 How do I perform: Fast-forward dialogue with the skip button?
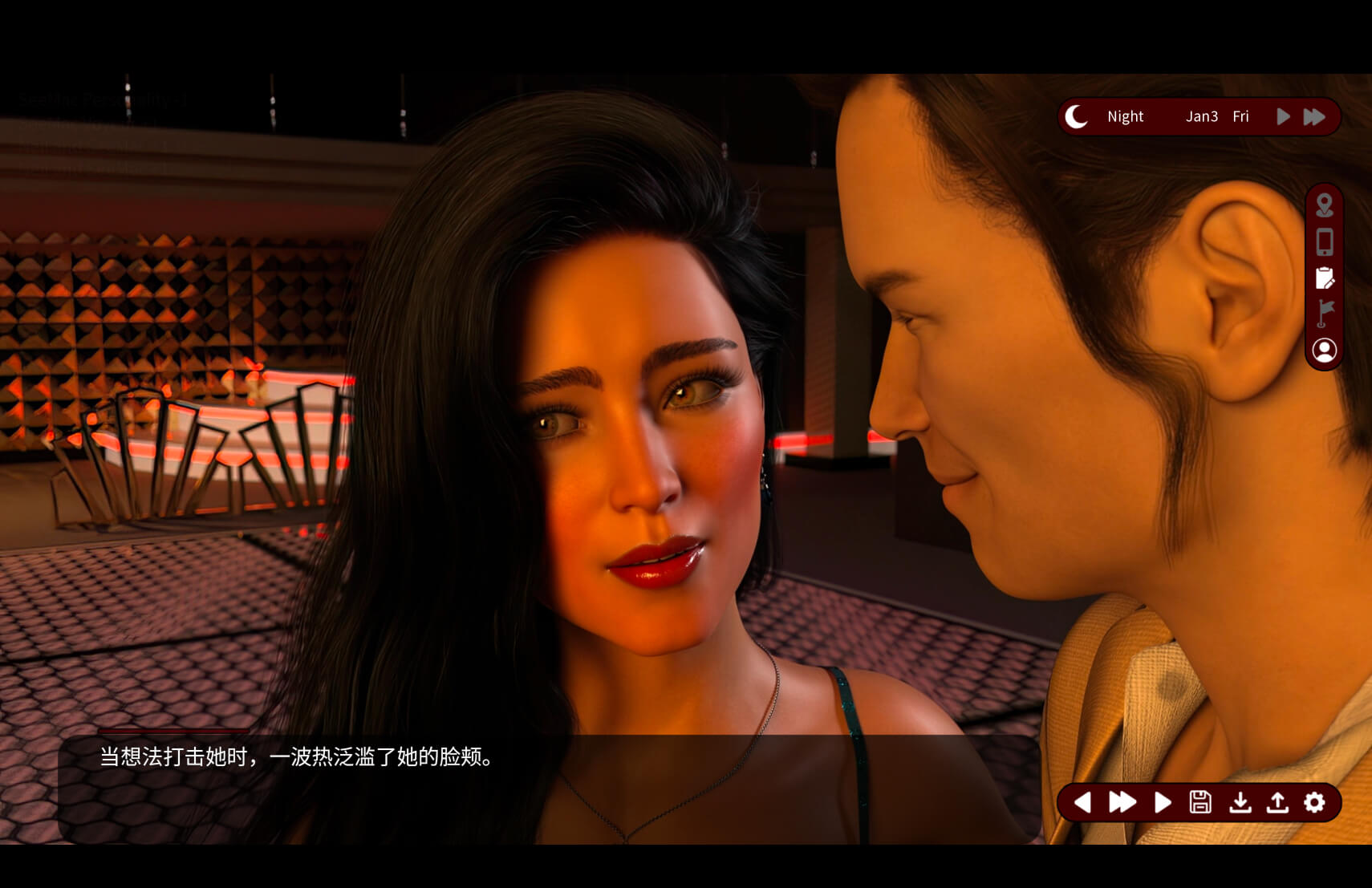1122,802
